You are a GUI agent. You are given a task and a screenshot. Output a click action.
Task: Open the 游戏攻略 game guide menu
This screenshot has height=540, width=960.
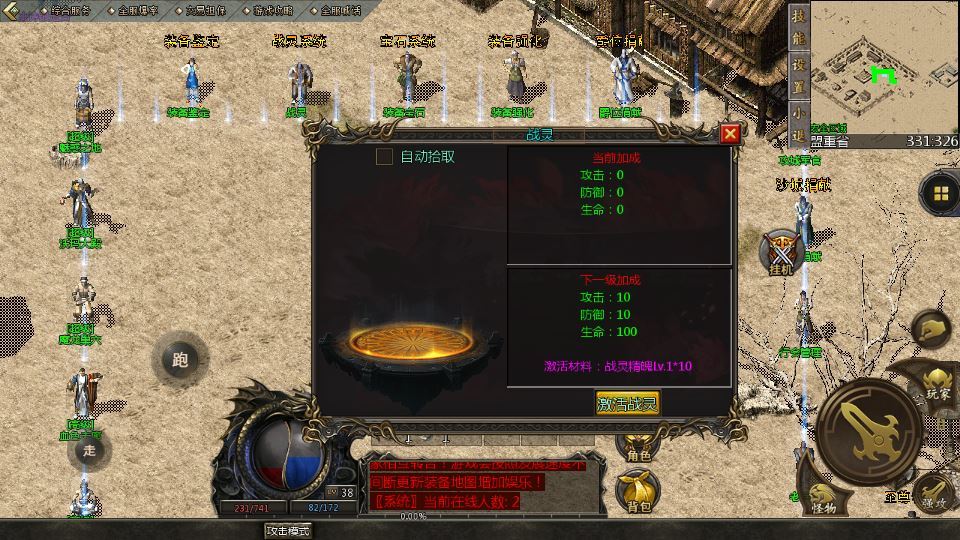click(273, 10)
